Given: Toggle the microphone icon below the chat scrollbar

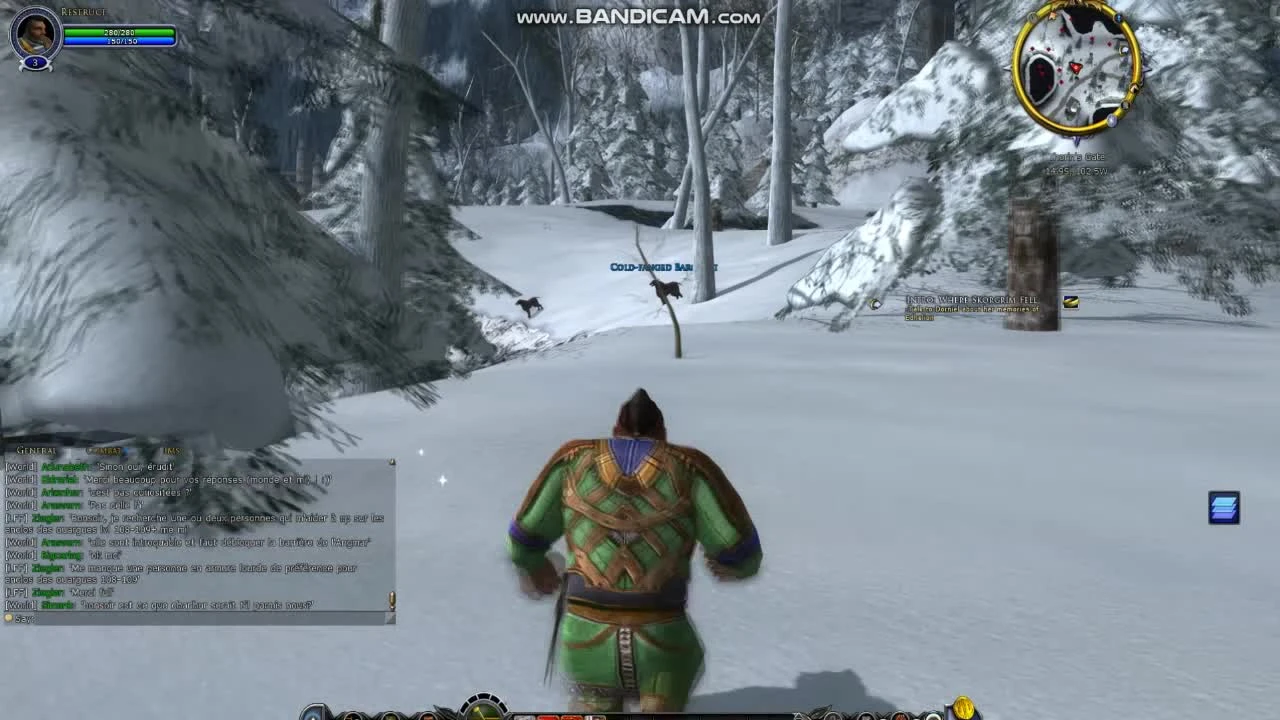Looking at the screenshot, I should (392, 600).
